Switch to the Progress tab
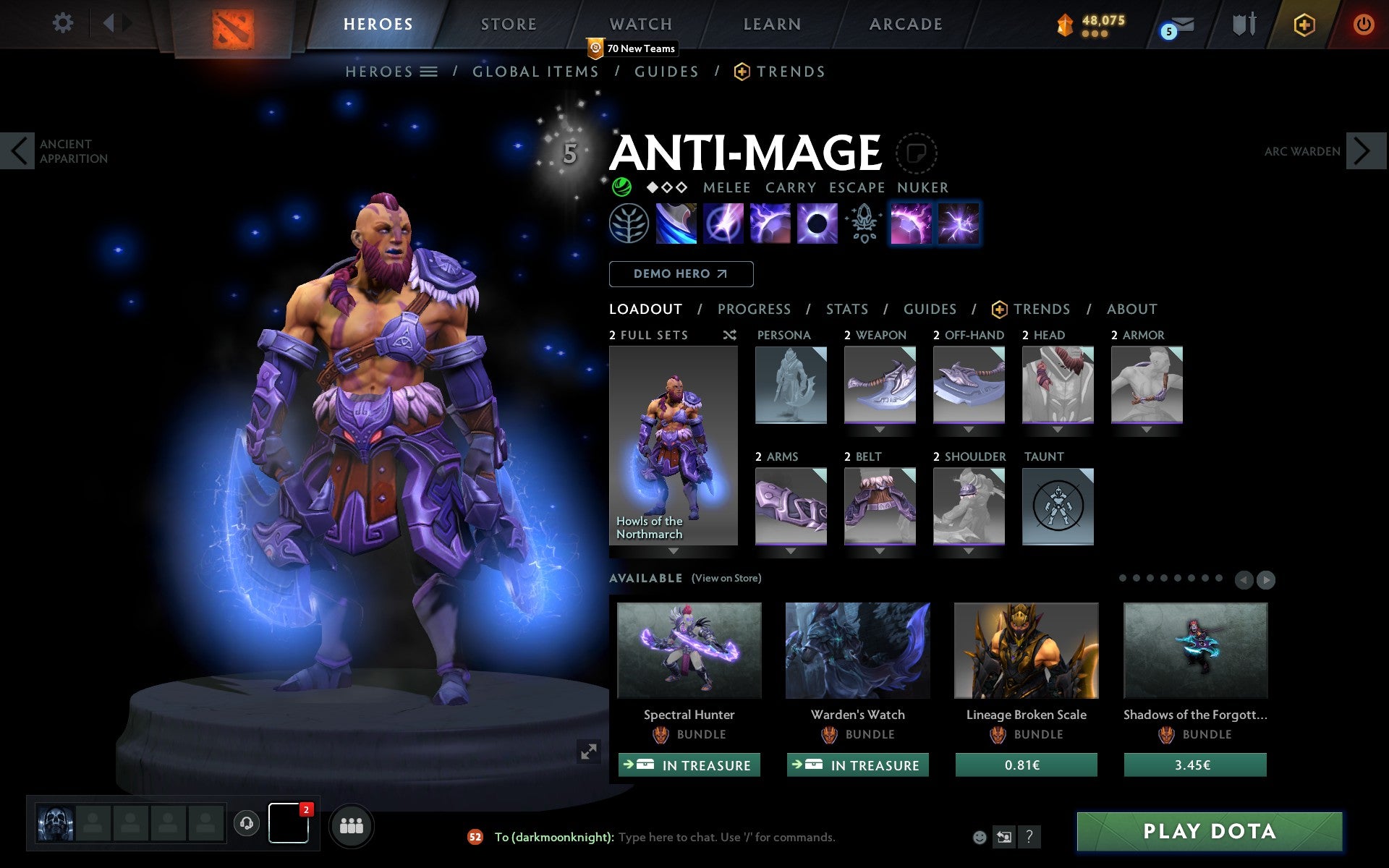1389x868 pixels. (x=754, y=309)
